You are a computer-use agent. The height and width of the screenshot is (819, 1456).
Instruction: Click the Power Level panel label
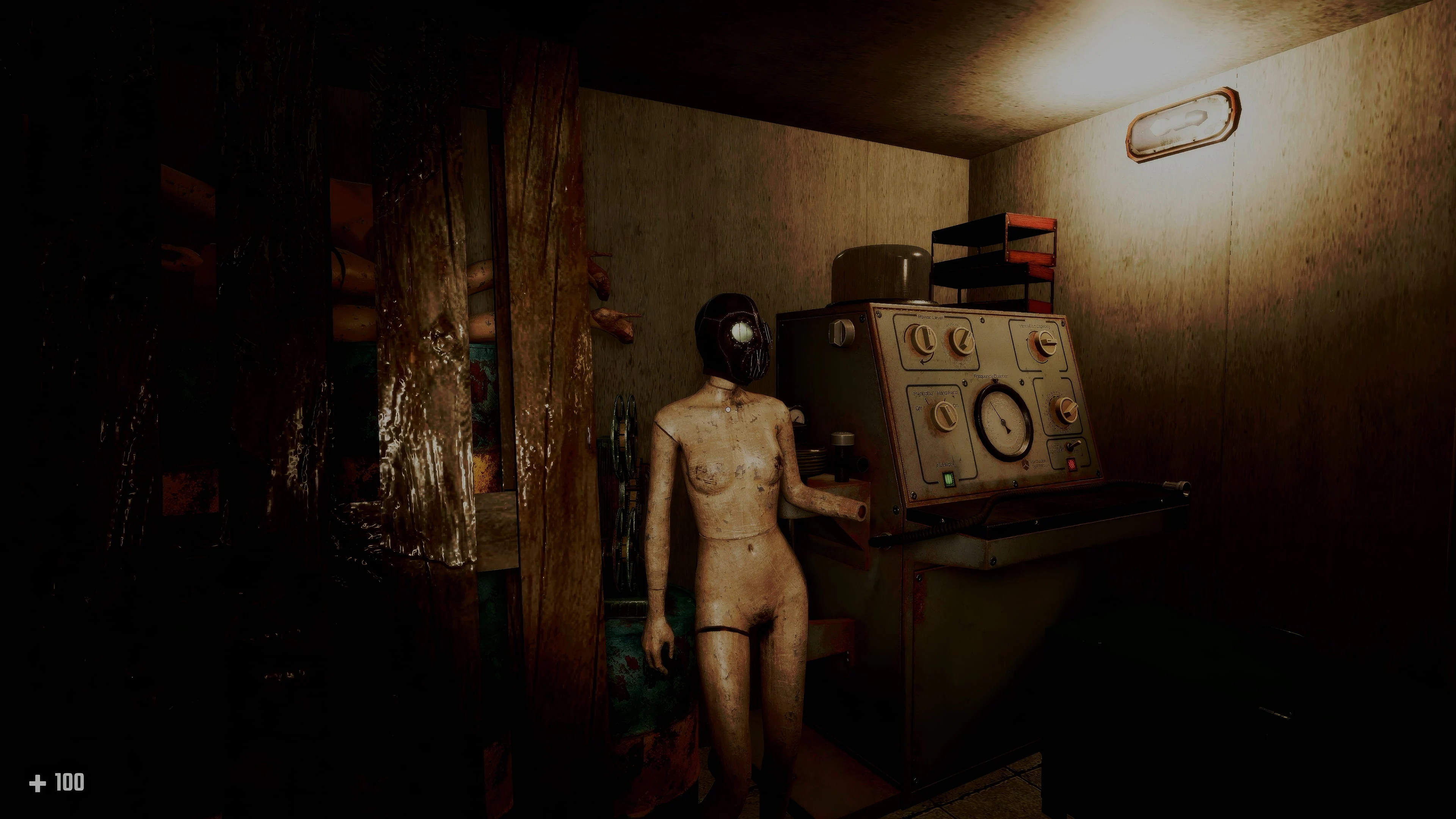pos(930,317)
